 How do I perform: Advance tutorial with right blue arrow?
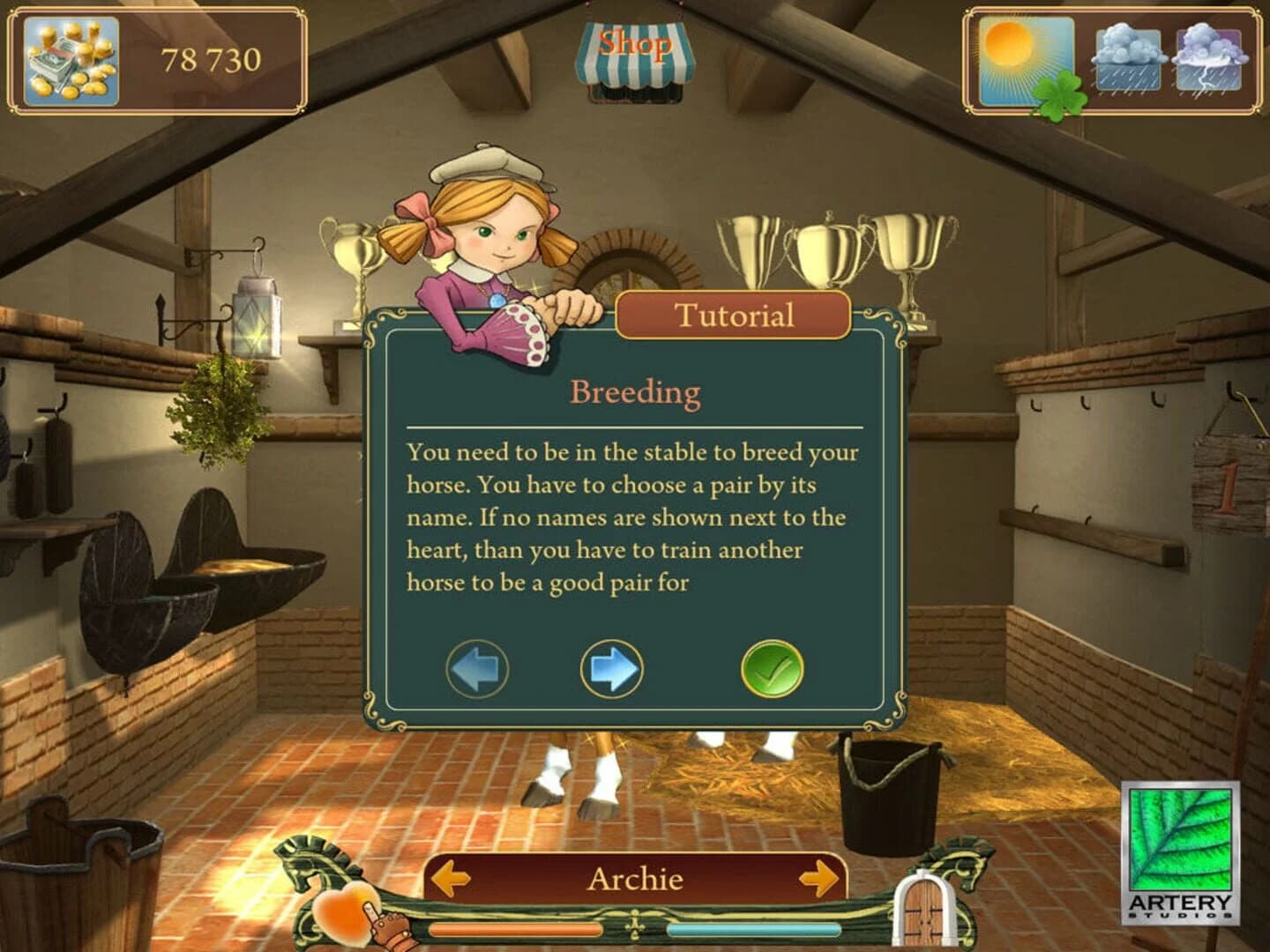coord(610,670)
